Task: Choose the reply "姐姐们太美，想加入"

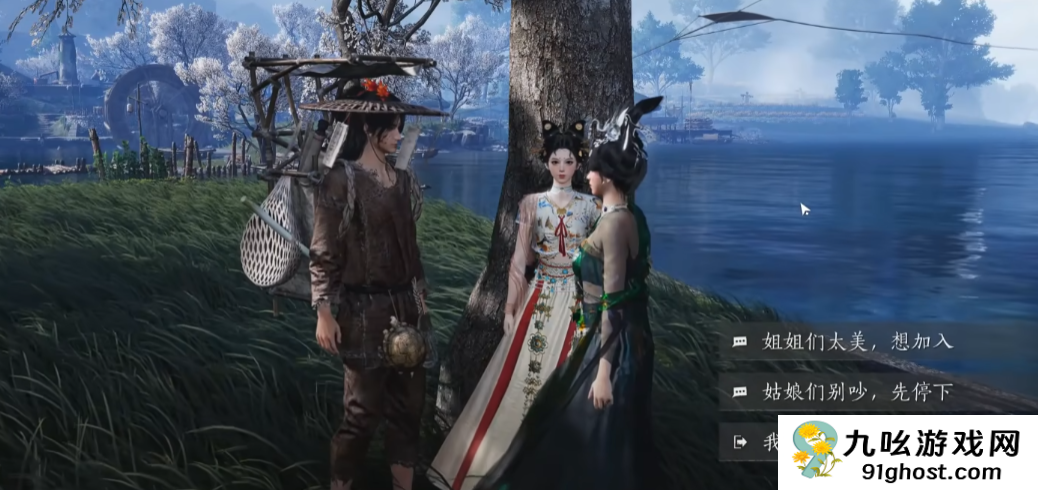Action: pos(857,341)
